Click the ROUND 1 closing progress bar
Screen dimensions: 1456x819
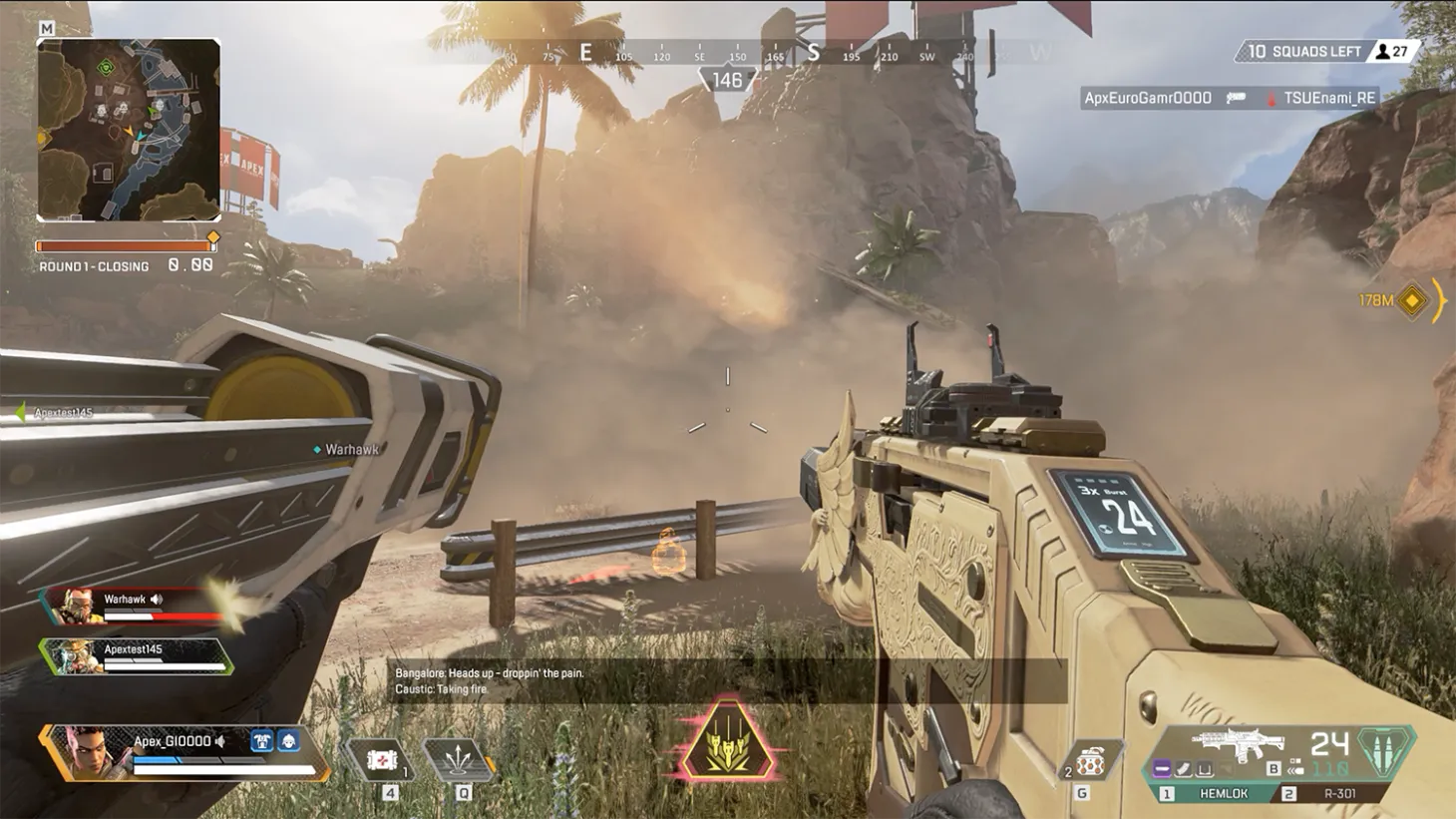pos(128,244)
